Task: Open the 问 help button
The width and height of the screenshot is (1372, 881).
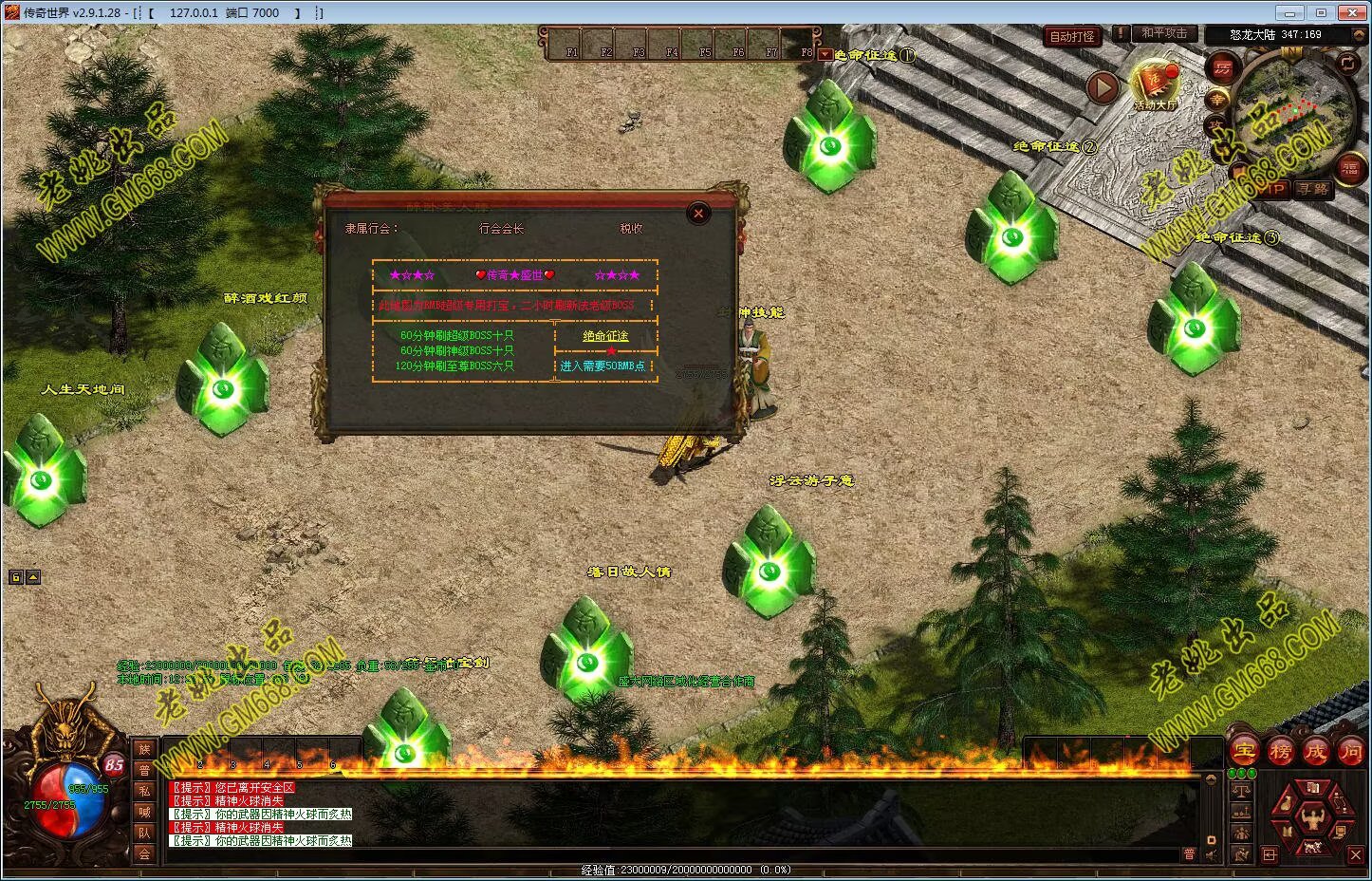Action: point(1351,752)
